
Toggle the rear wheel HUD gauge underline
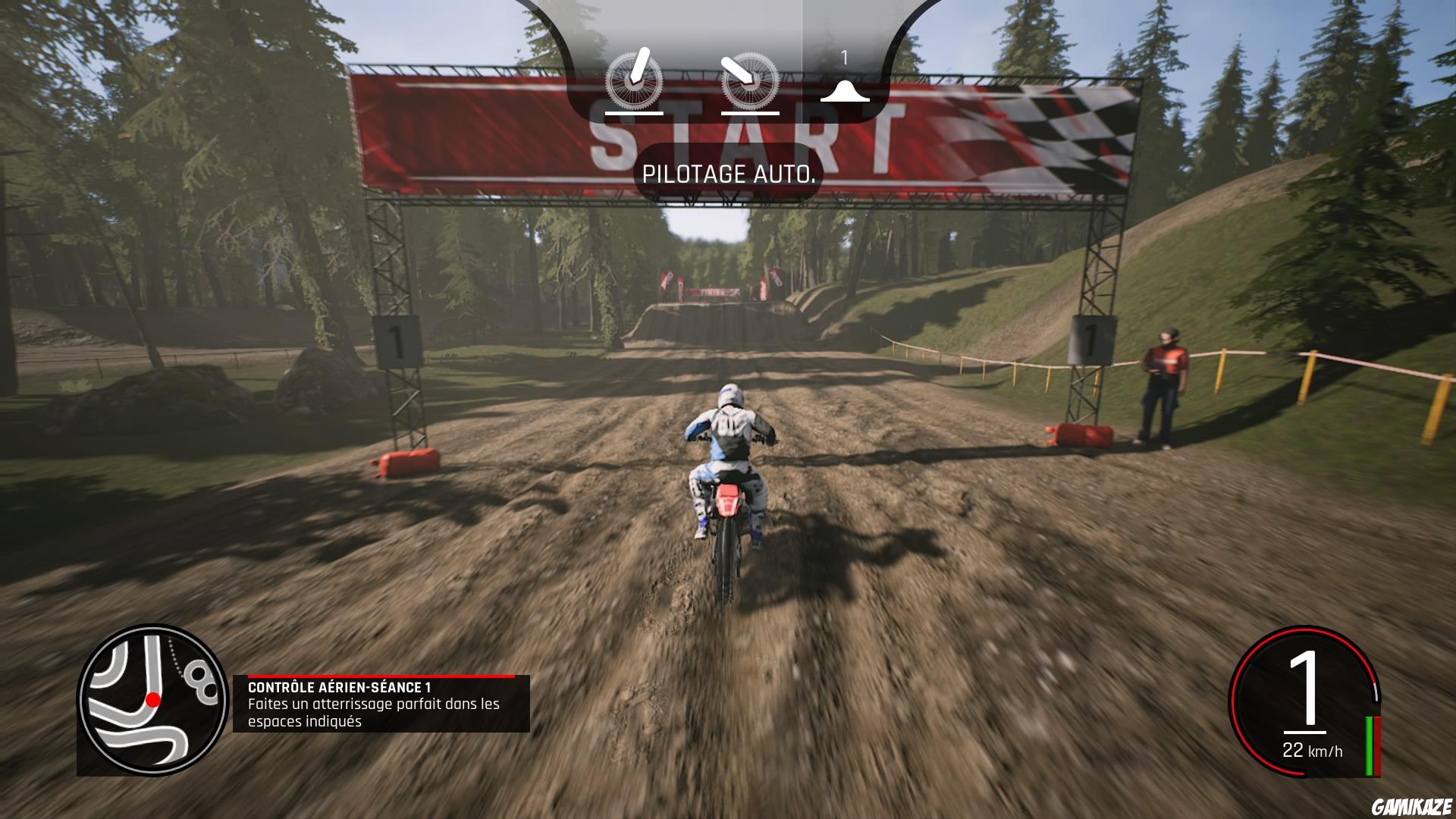click(x=751, y=115)
